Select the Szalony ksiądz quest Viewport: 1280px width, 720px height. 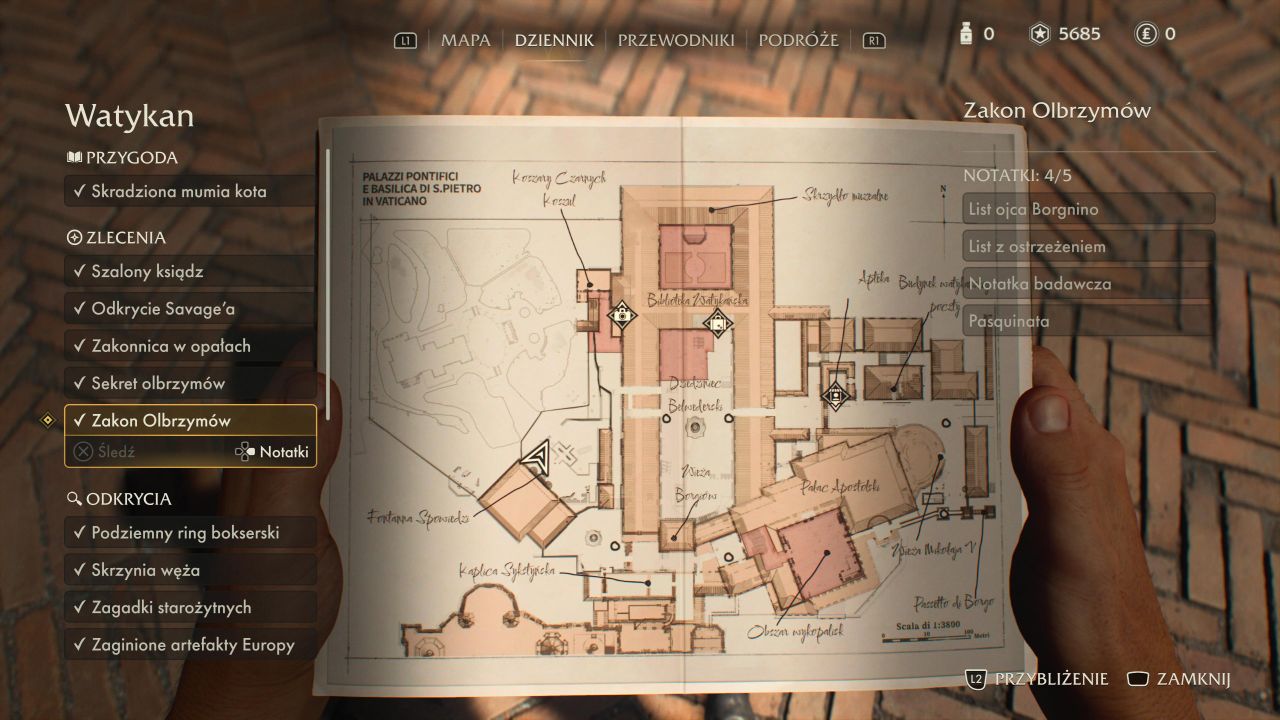[x=190, y=271]
